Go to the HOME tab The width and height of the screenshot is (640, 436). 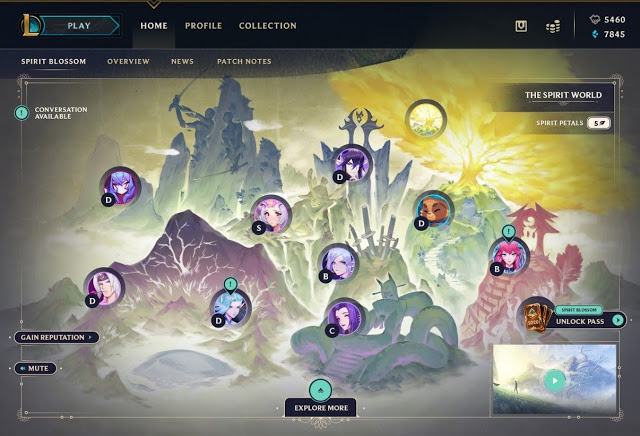pos(154,26)
